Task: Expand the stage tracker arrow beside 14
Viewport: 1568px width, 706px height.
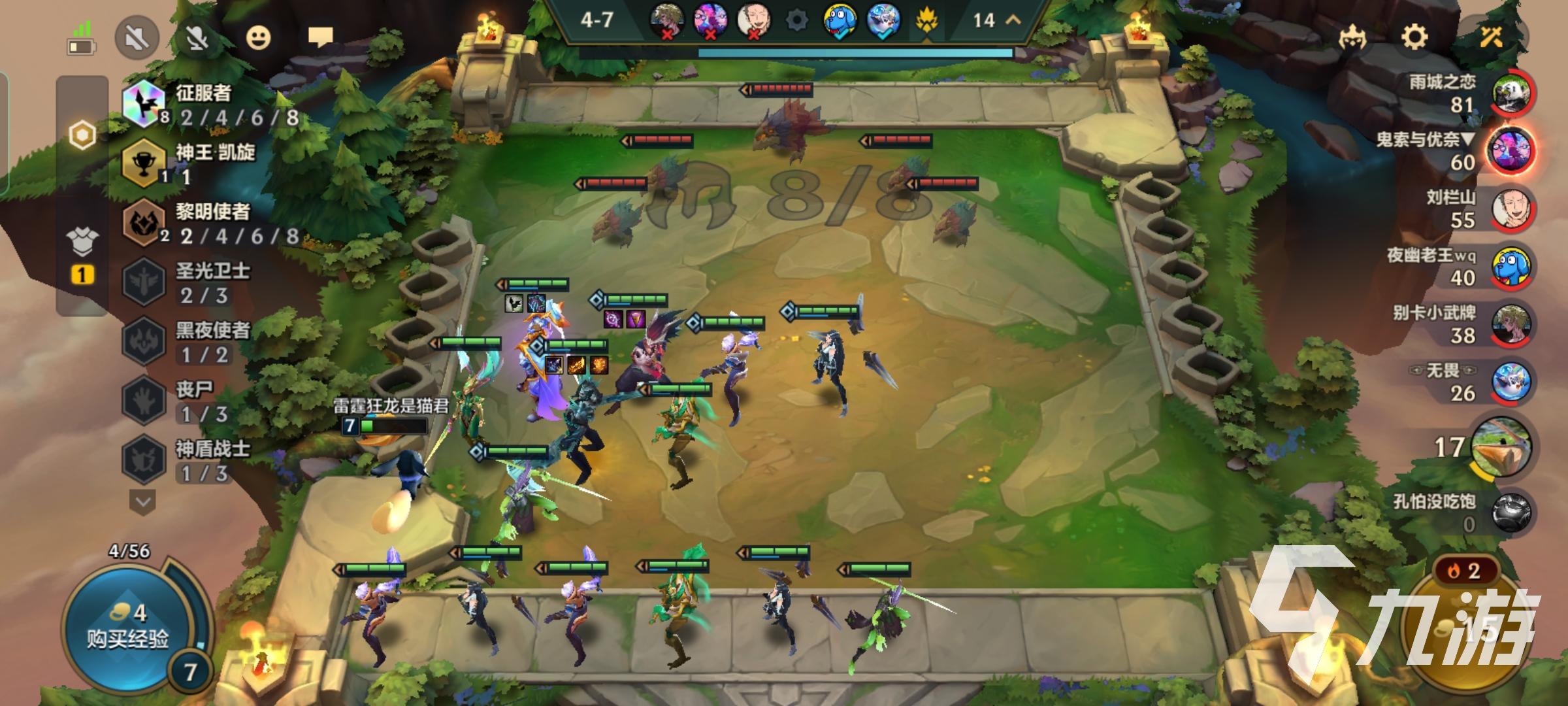Action: tap(1013, 20)
